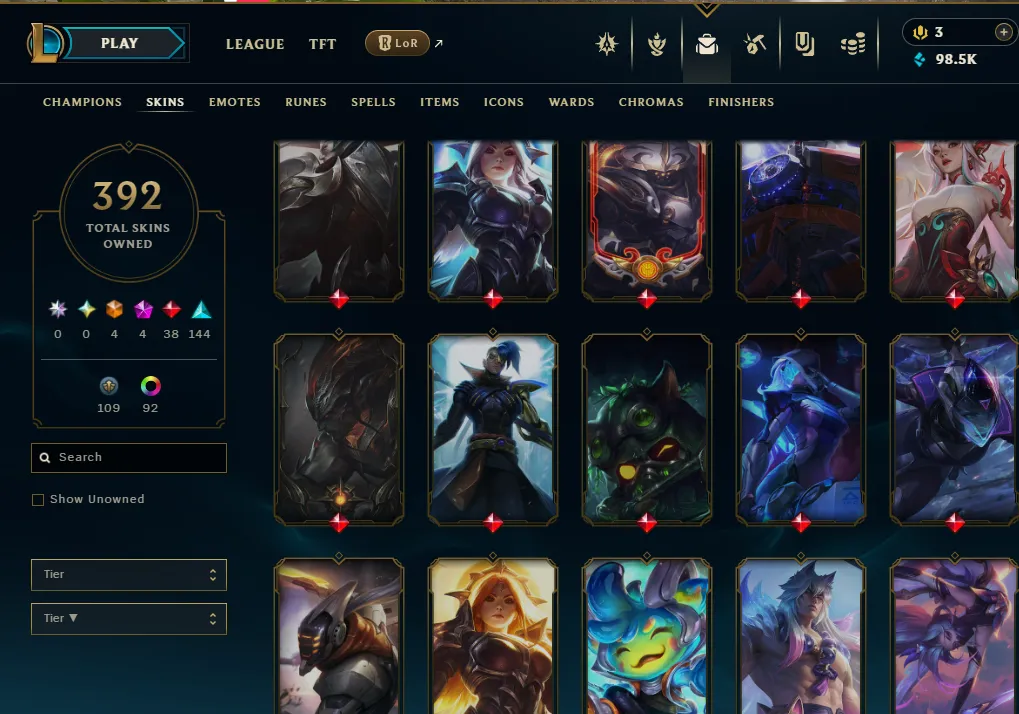Viewport: 1019px width, 714px height.
Task: Select the green goblin-cat skin card
Action: pos(647,428)
